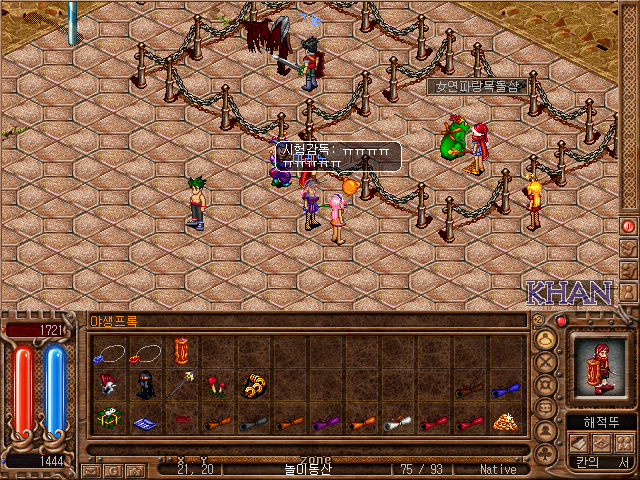Open the mail envelope button
This screenshot has width=640, height=480.
point(90,469)
